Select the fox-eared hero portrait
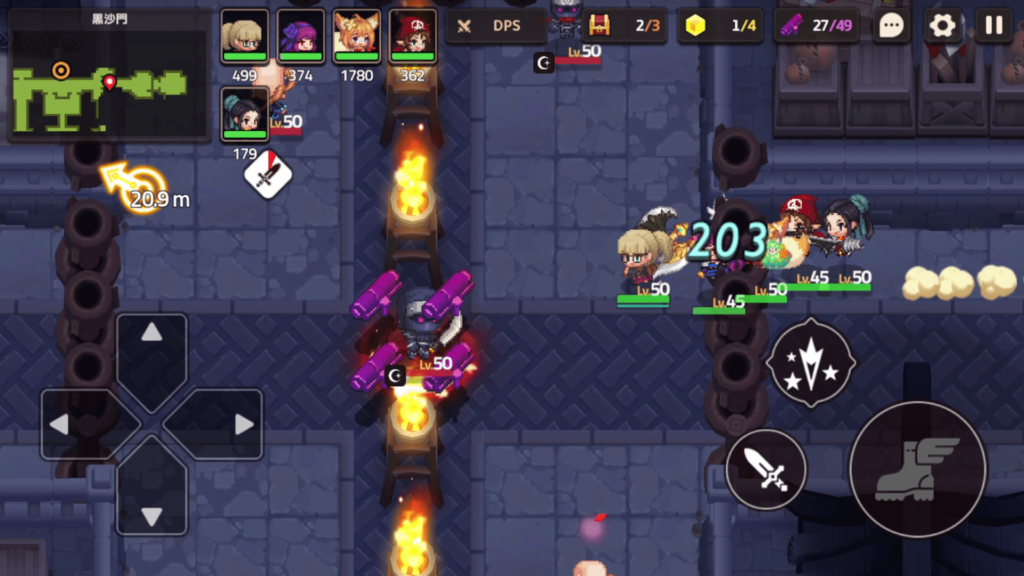1024x576 pixels. pos(356,38)
